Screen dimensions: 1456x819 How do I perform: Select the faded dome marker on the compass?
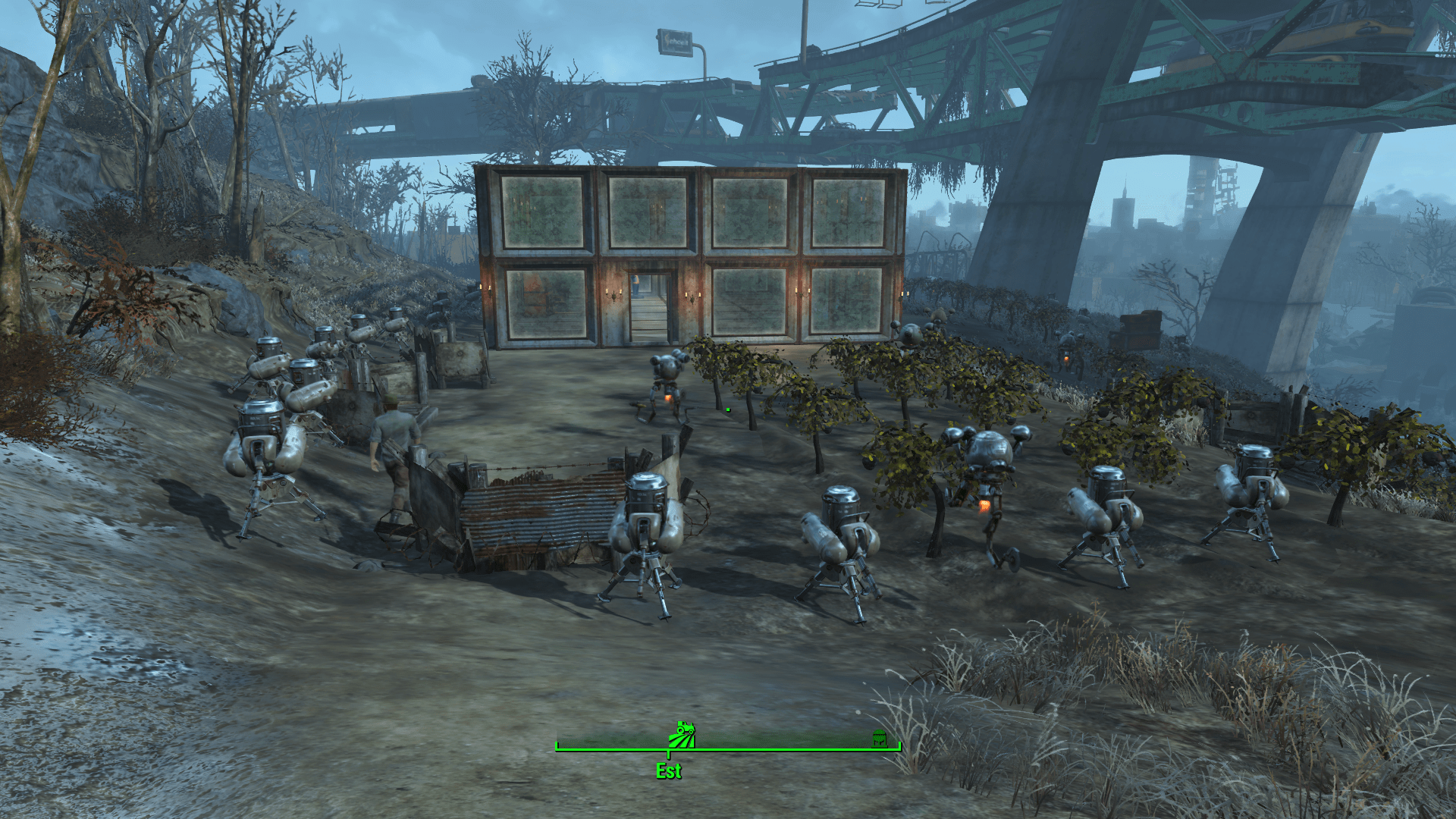coord(879,738)
